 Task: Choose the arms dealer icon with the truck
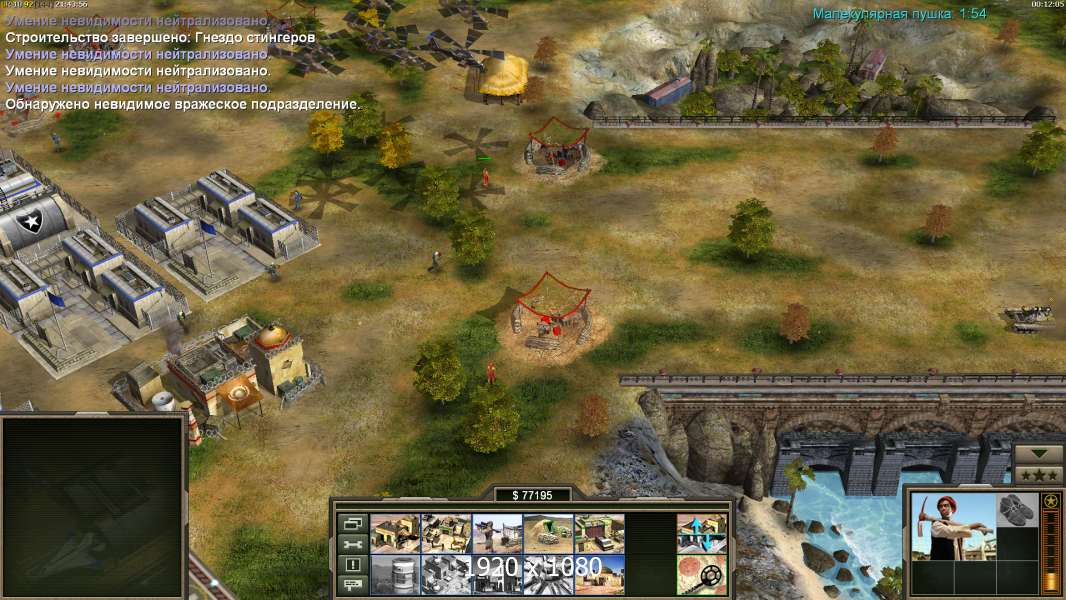pyautogui.click(x=599, y=534)
